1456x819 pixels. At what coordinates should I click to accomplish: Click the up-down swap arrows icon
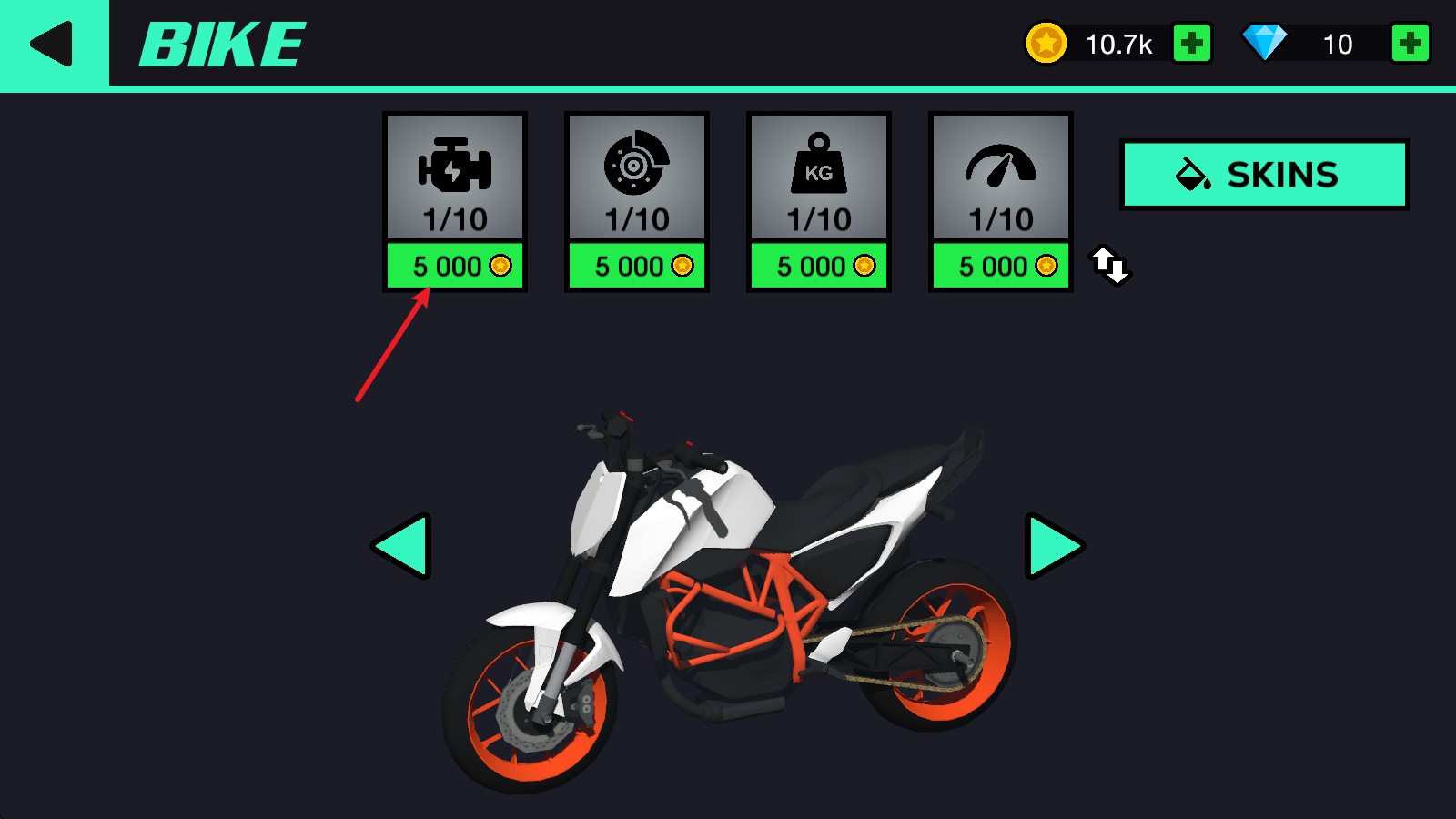1110,265
